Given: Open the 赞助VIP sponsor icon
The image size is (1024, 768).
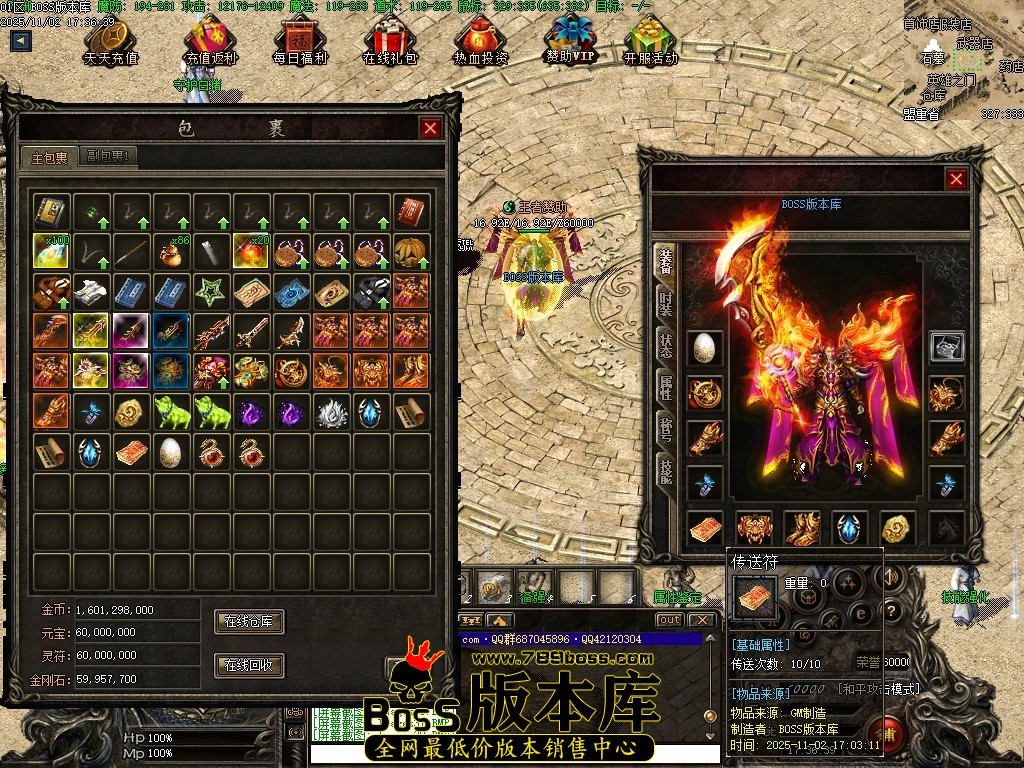Looking at the screenshot, I should (x=570, y=40).
